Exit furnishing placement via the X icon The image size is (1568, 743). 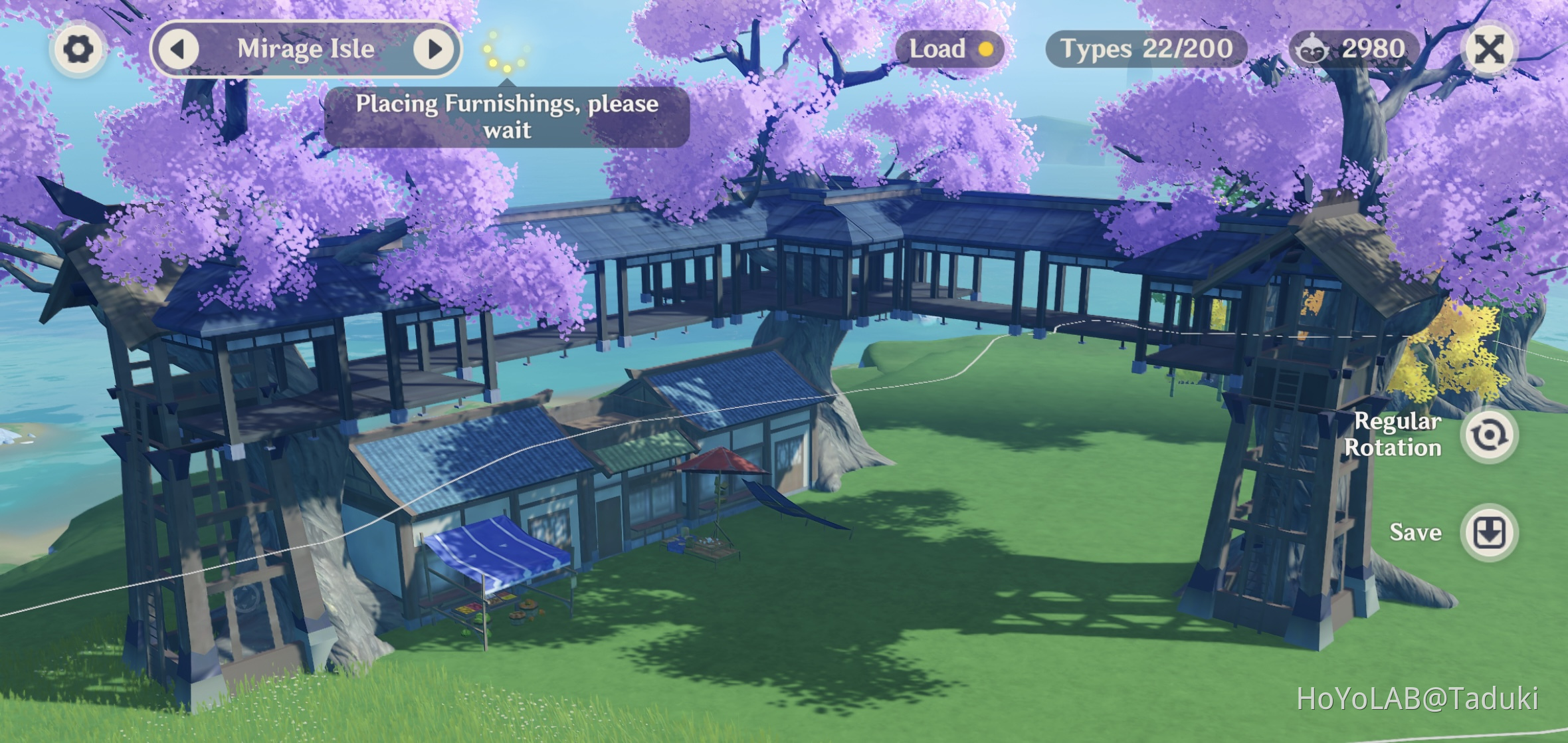(x=1488, y=48)
